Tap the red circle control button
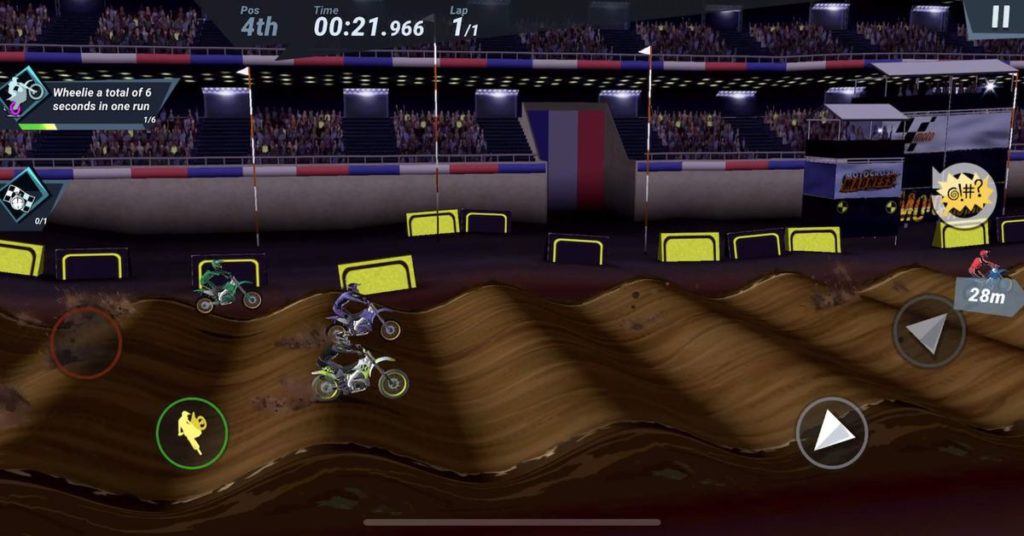 click(x=86, y=342)
